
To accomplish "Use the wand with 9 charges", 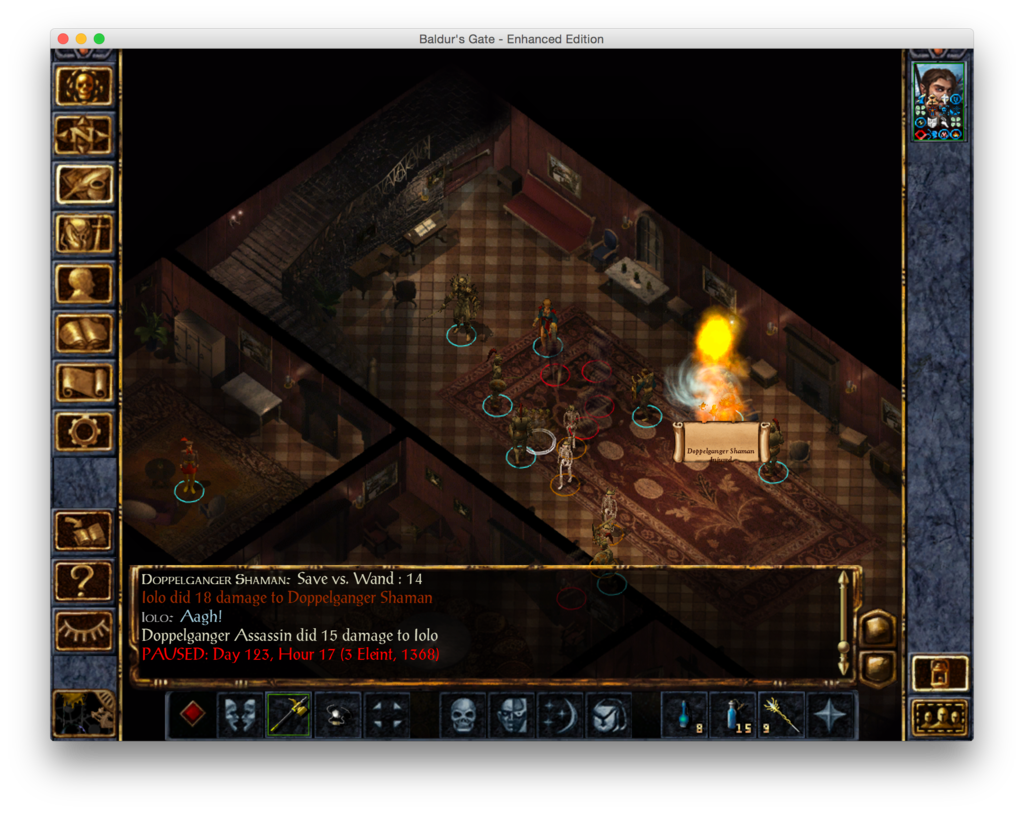I will pos(782,714).
